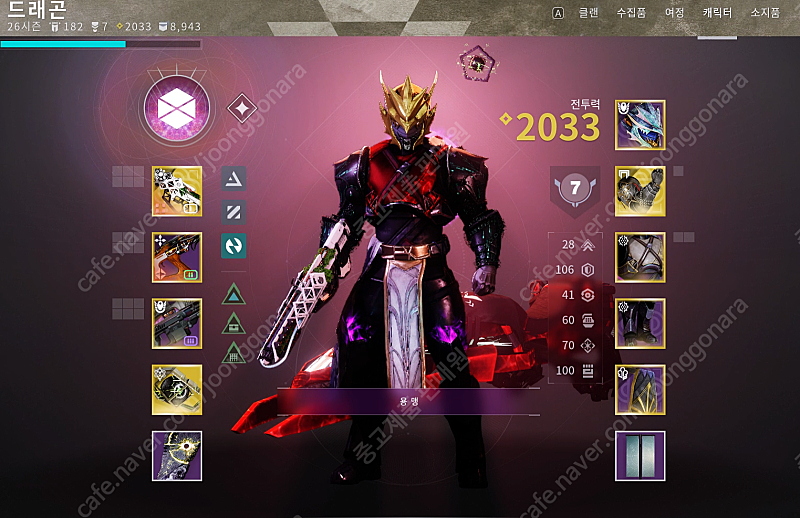Open the seasonal artifact icon above character
Screen dimensions: 800x518
pos(478,63)
